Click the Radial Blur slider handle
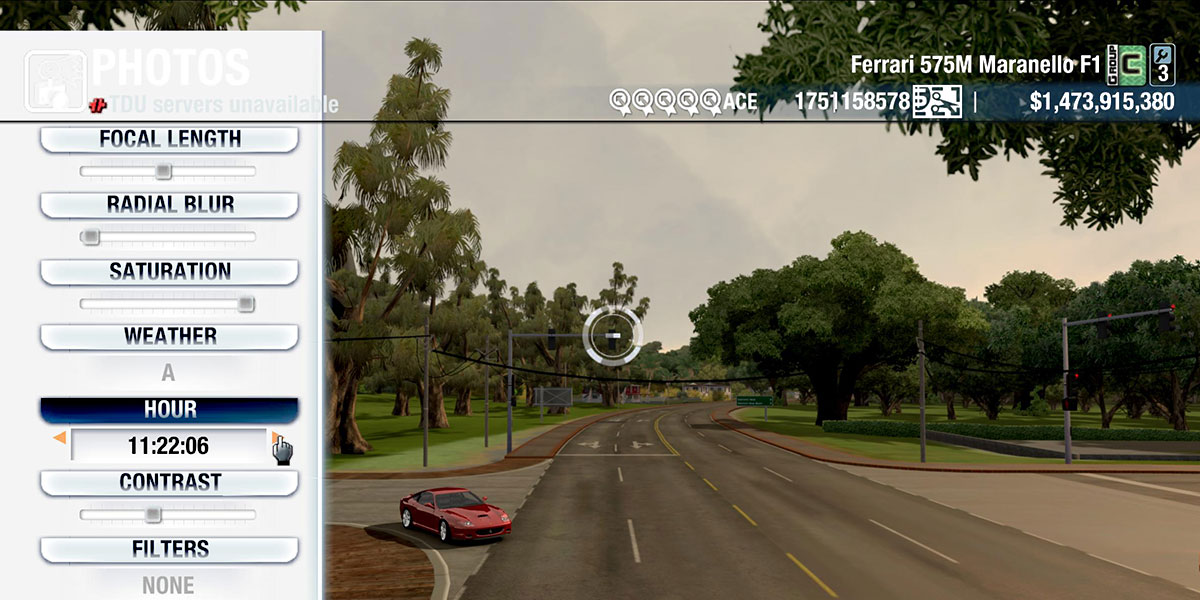 point(90,237)
